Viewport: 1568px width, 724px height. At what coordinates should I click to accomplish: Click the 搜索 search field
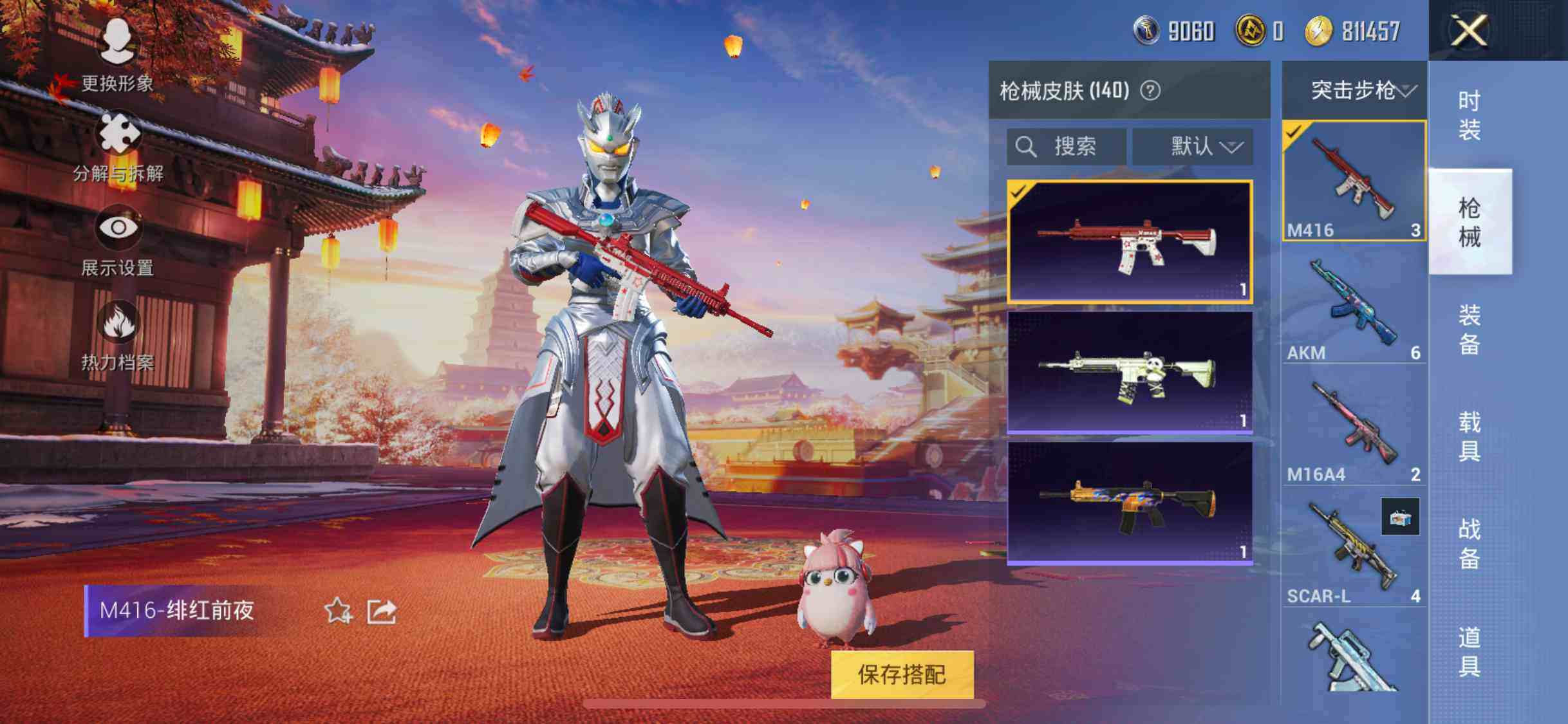coord(1066,147)
